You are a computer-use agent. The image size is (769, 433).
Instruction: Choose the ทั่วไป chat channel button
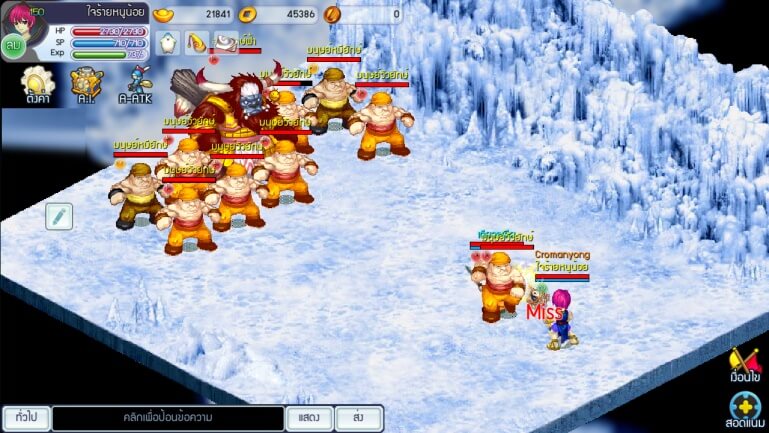[26, 416]
